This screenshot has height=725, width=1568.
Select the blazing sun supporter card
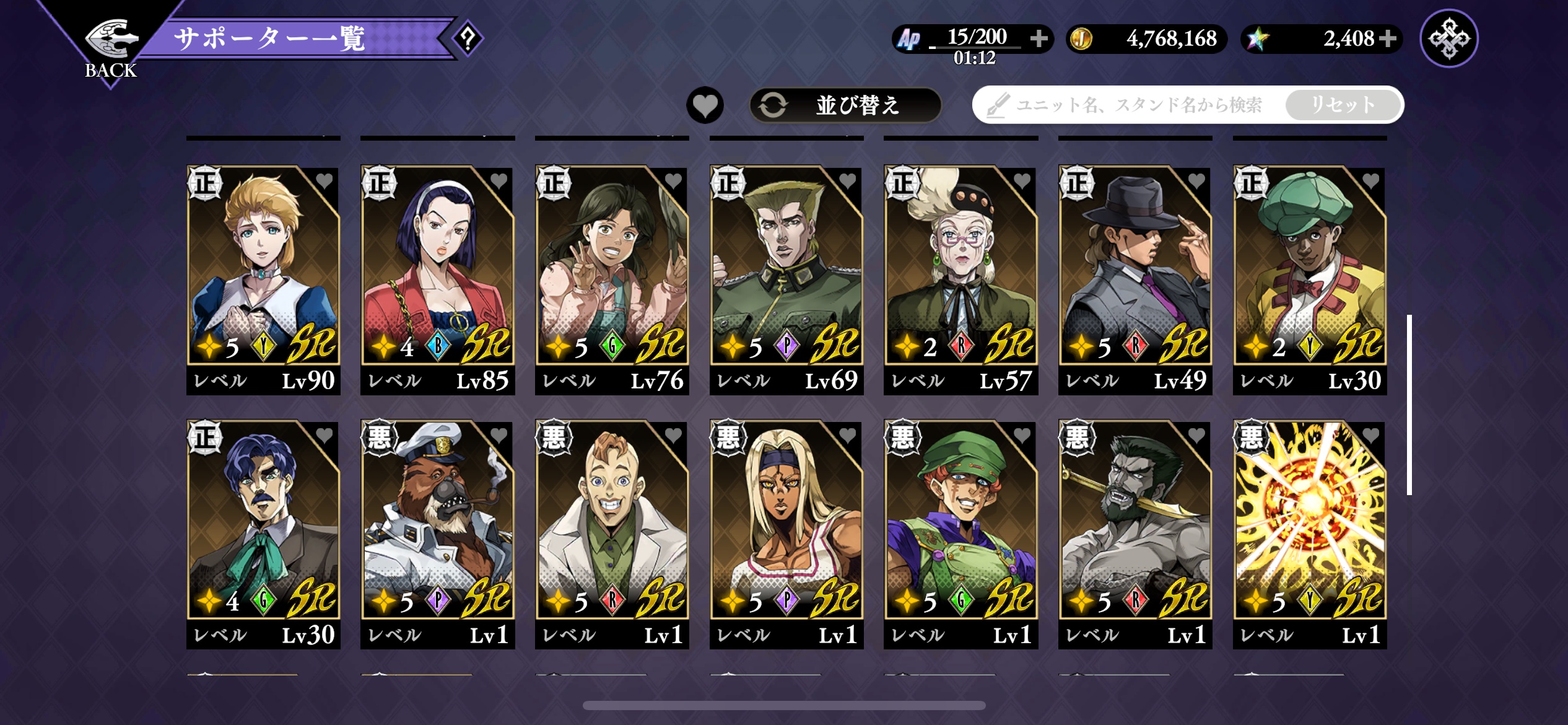point(1310,533)
